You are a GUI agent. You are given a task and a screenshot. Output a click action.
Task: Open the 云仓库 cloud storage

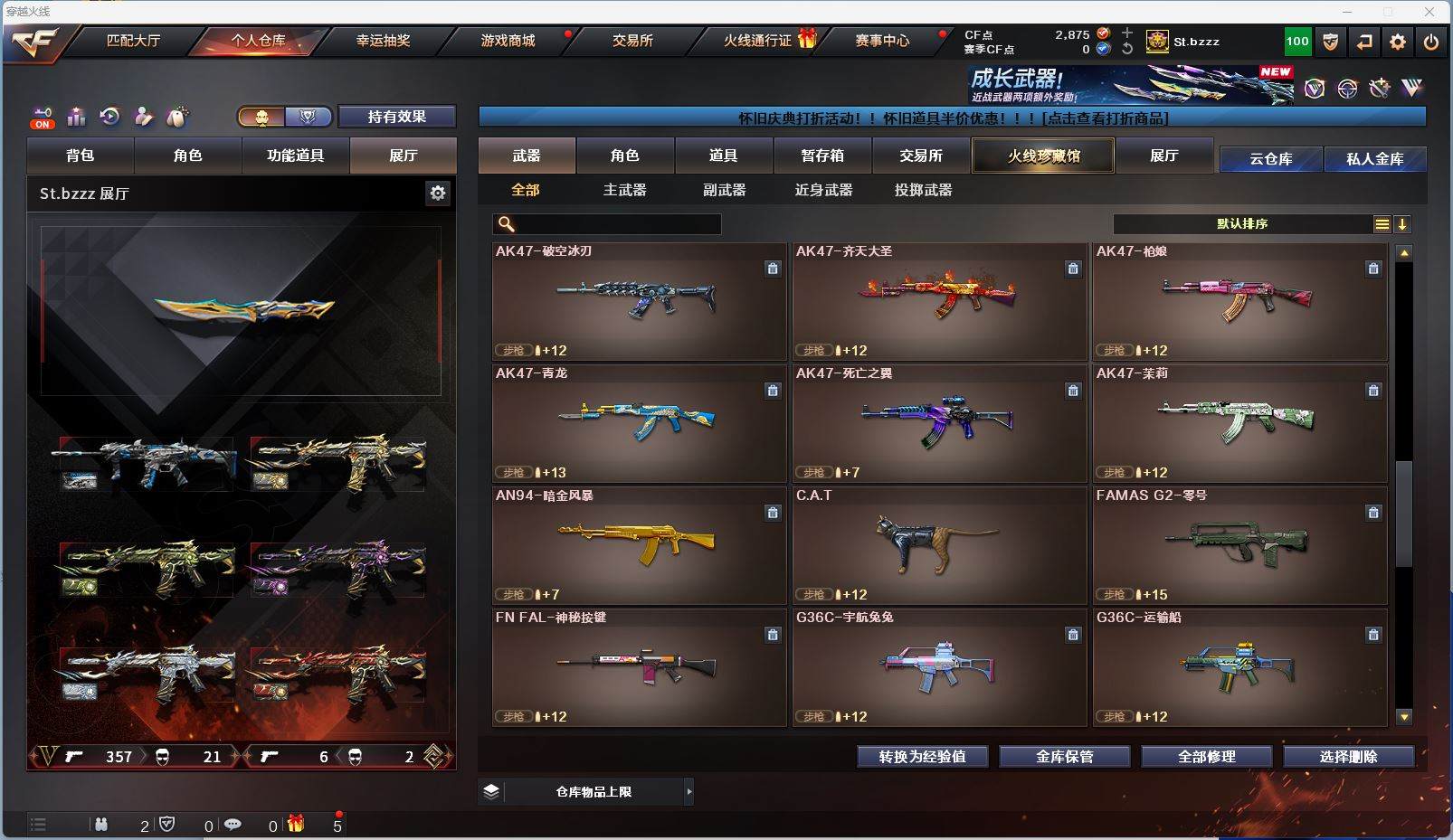pos(1270,159)
